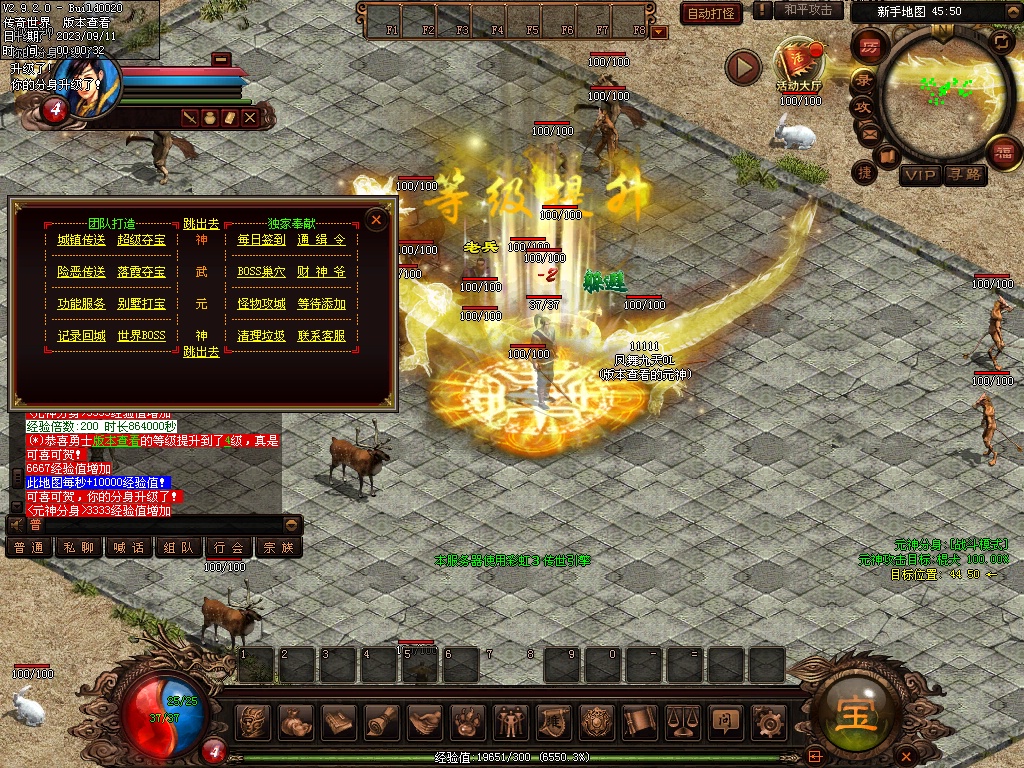Activate the 寻路 pathfinding button
Screen dimensions: 1024x768
coord(964,175)
